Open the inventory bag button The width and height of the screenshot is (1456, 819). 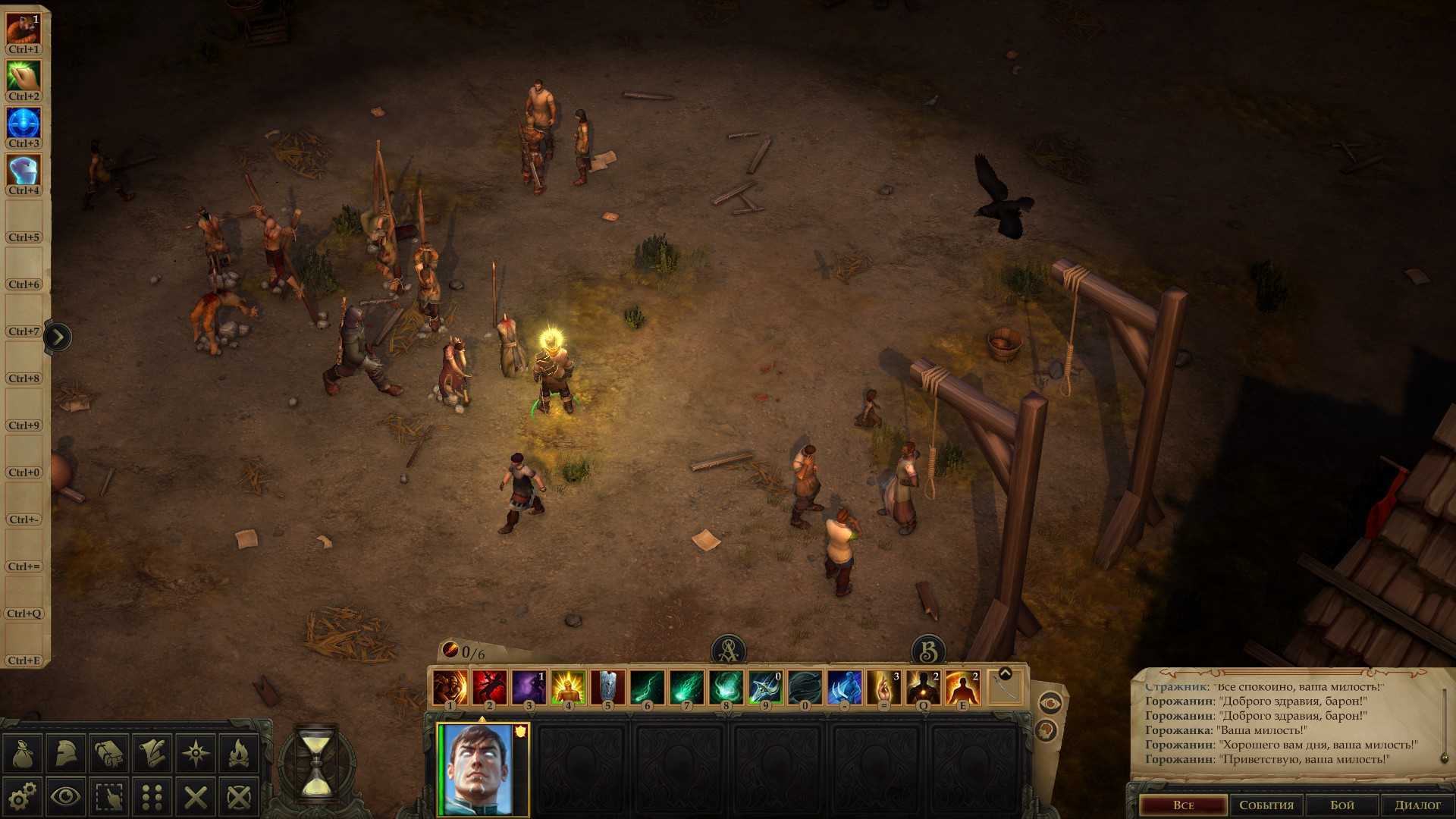[x=23, y=753]
